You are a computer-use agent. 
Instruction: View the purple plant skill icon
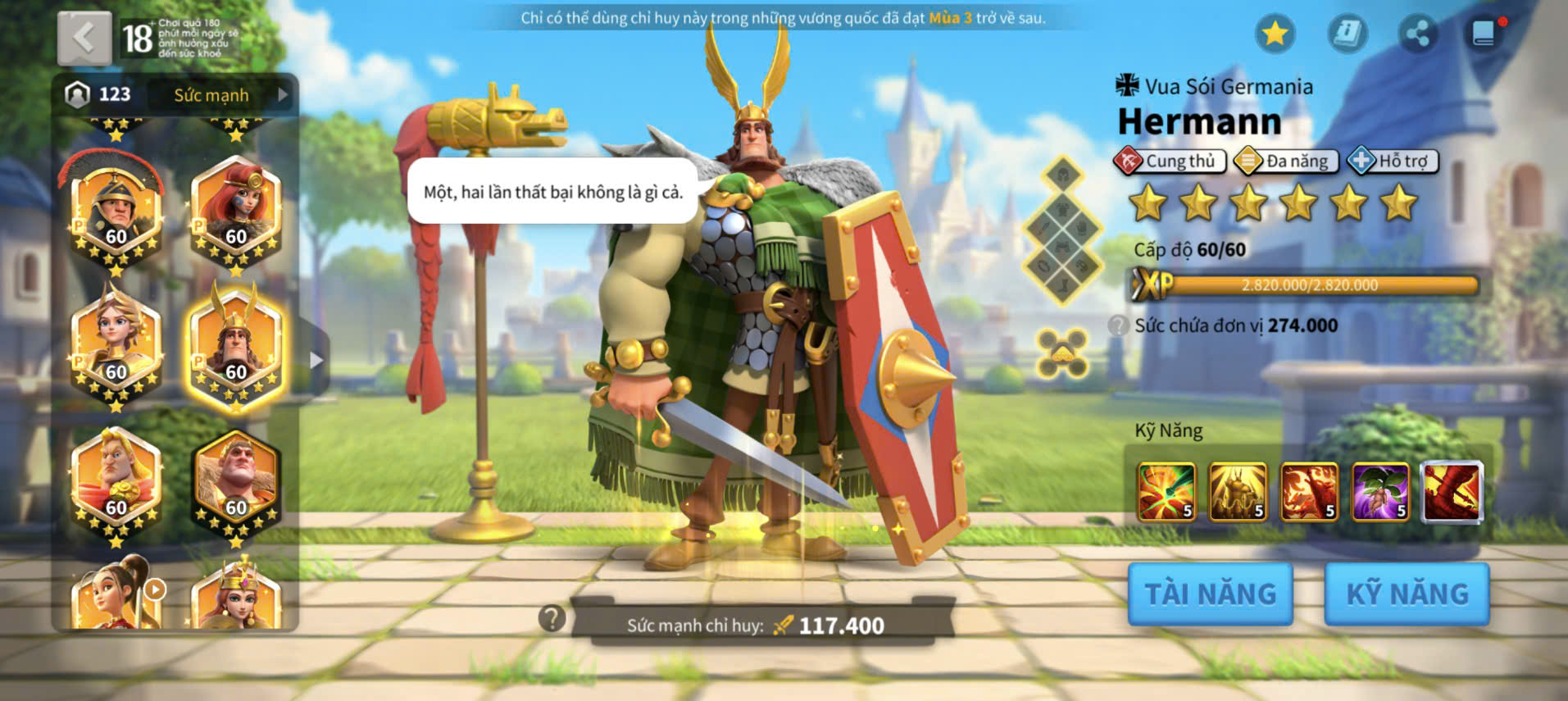coord(1380,492)
